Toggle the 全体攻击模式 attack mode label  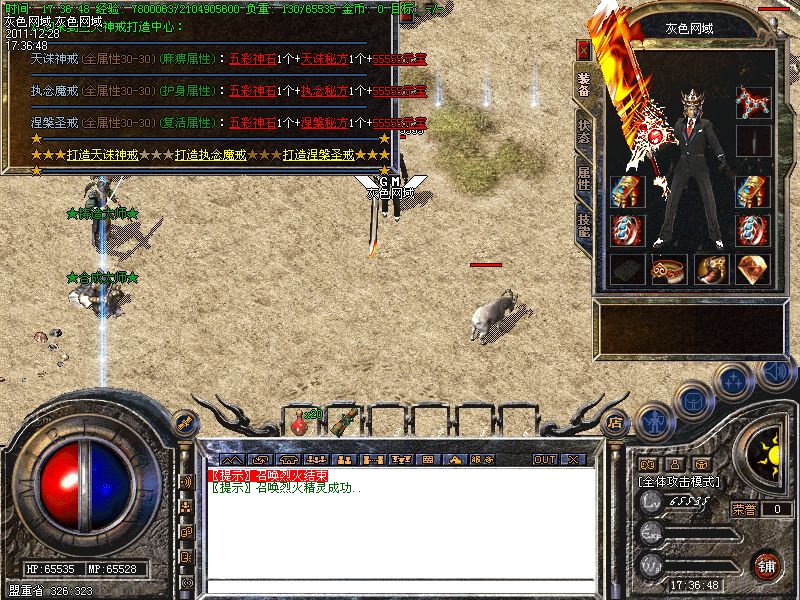pos(683,481)
